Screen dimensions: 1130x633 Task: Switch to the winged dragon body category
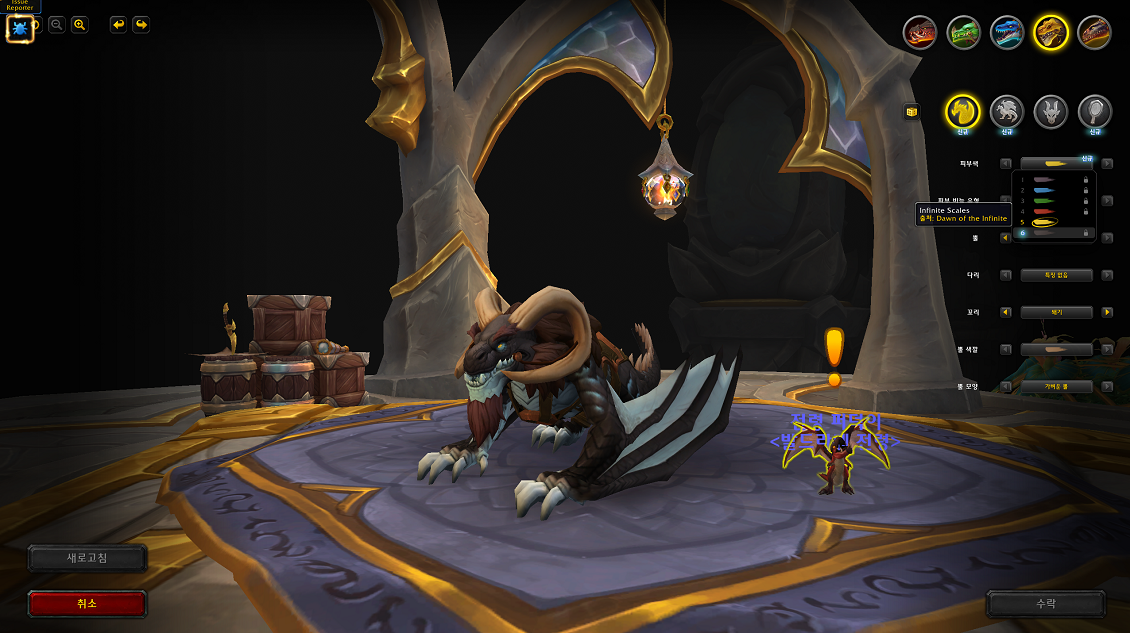tap(1007, 111)
